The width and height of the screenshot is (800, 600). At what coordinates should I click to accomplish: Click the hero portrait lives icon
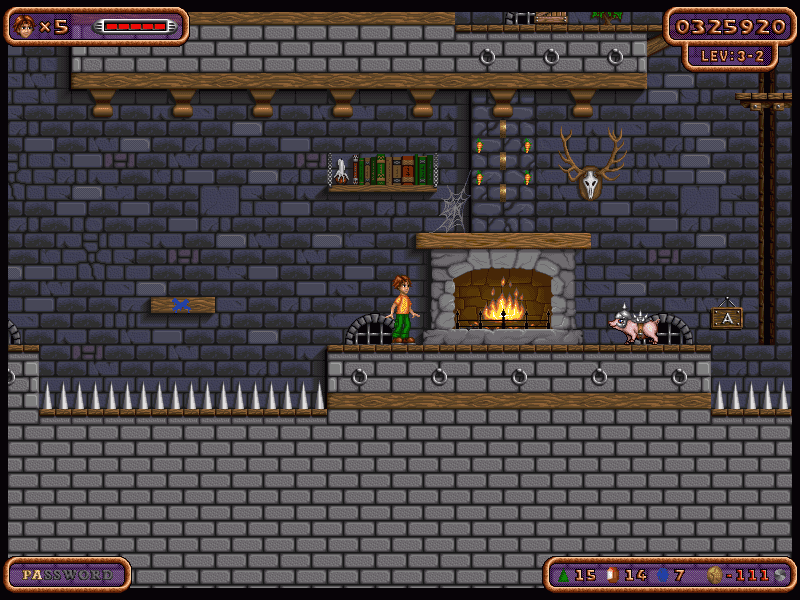(x=24, y=26)
